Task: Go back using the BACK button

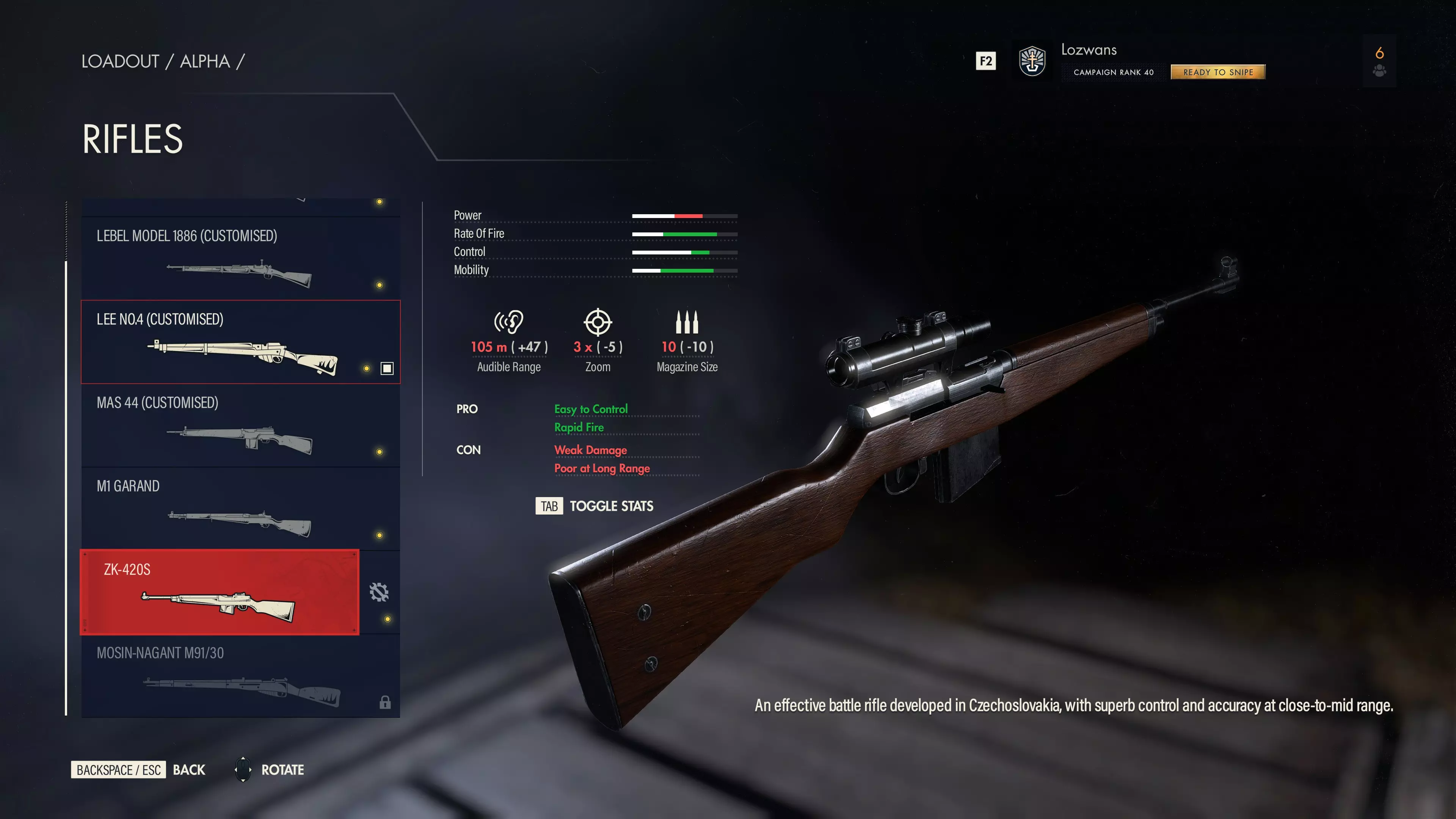Action: point(189,770)
